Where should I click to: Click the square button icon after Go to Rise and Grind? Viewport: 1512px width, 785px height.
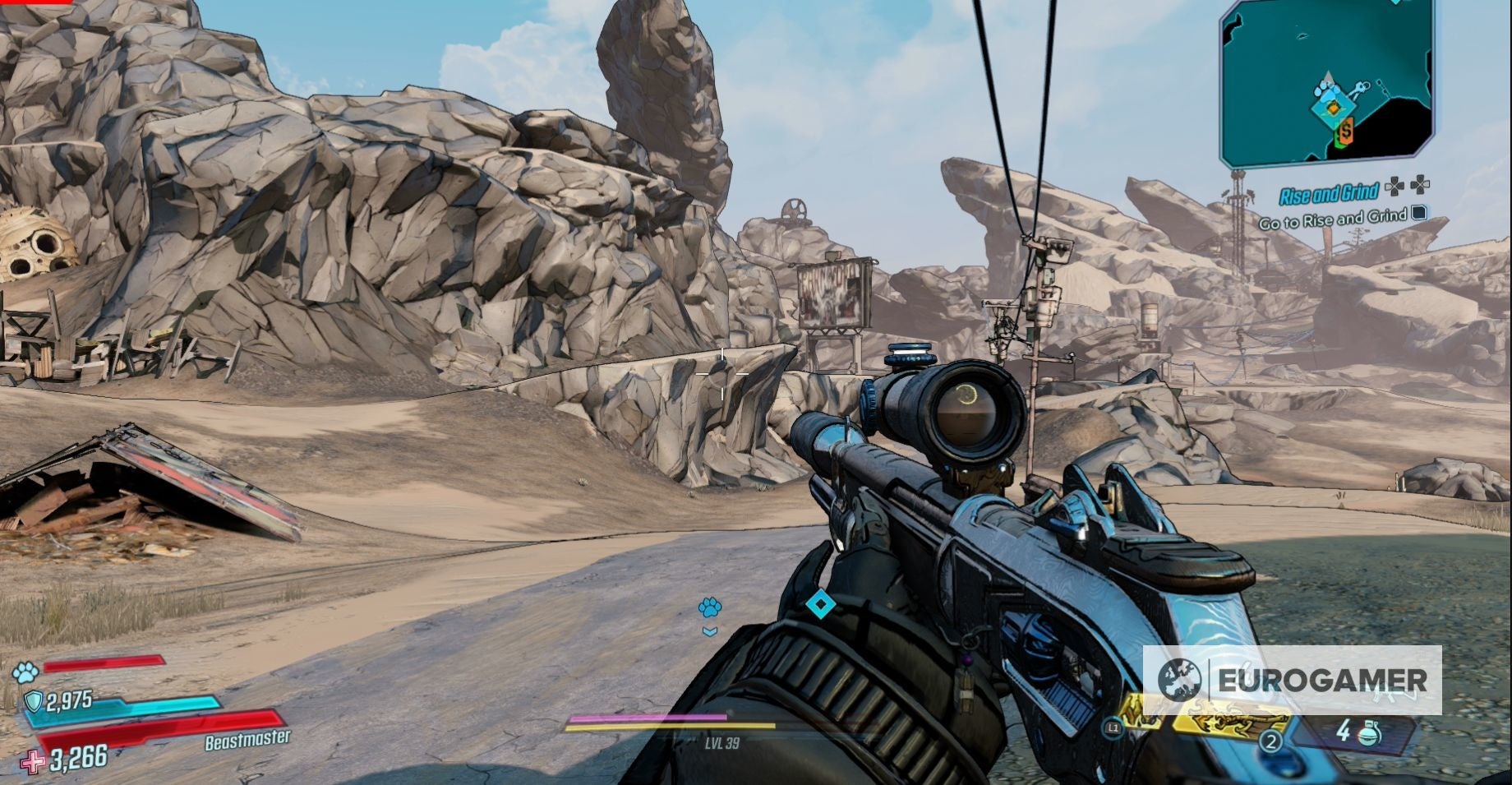[1417, 215]
